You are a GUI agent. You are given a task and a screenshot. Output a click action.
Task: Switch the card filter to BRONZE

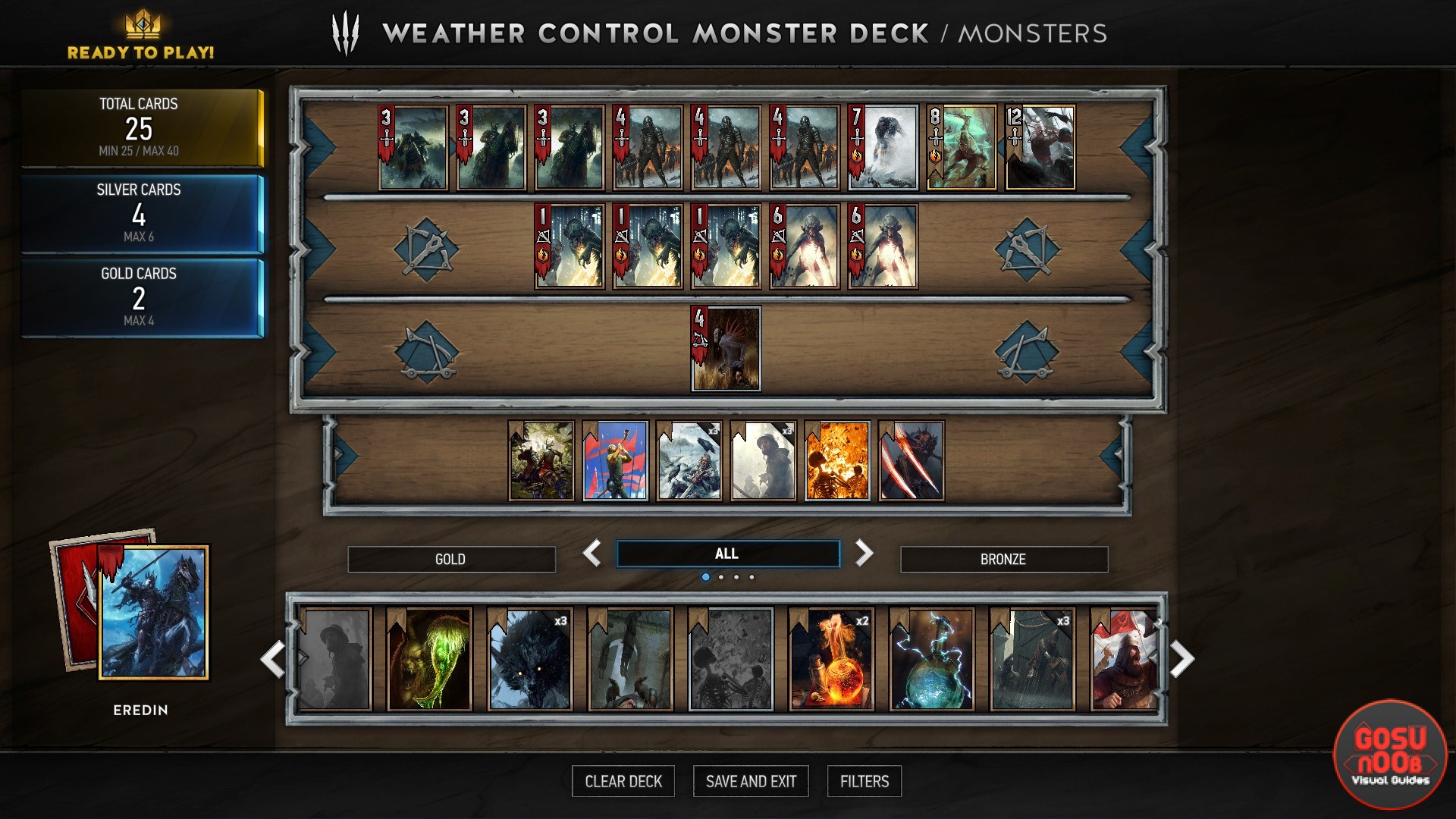pyautogui.click(x=1004, y=559)
